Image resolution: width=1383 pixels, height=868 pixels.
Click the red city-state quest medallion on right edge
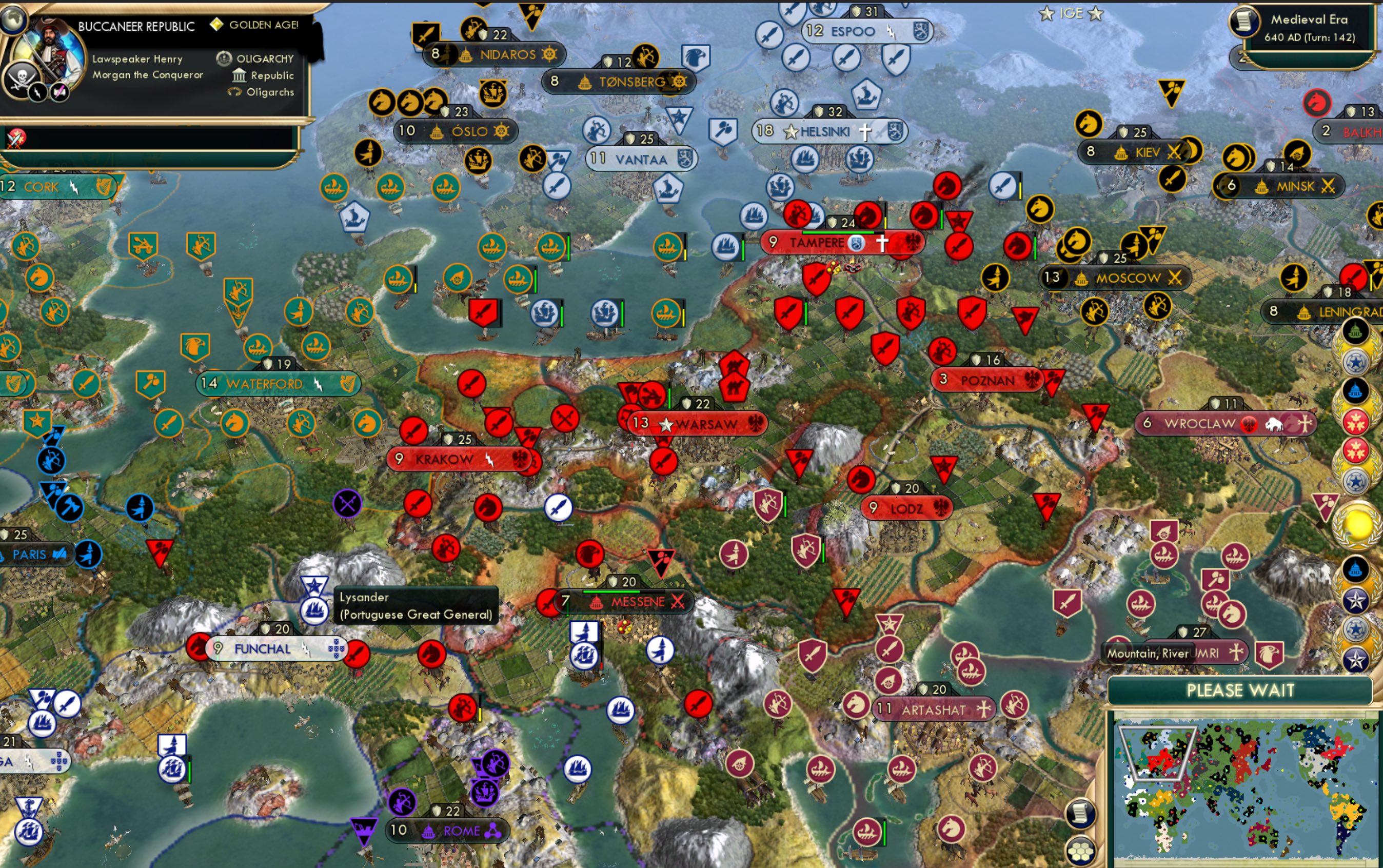click(x=1355, y=420)
